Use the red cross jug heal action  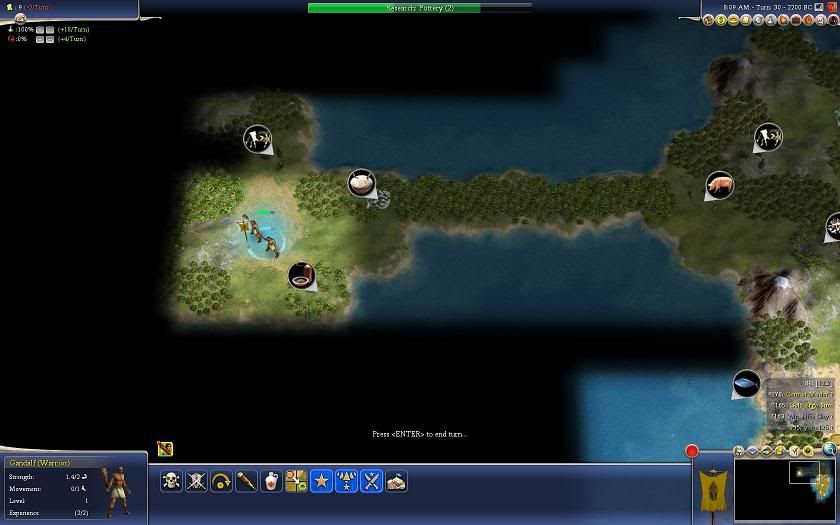pyautogui.click(x=271, y=481)
